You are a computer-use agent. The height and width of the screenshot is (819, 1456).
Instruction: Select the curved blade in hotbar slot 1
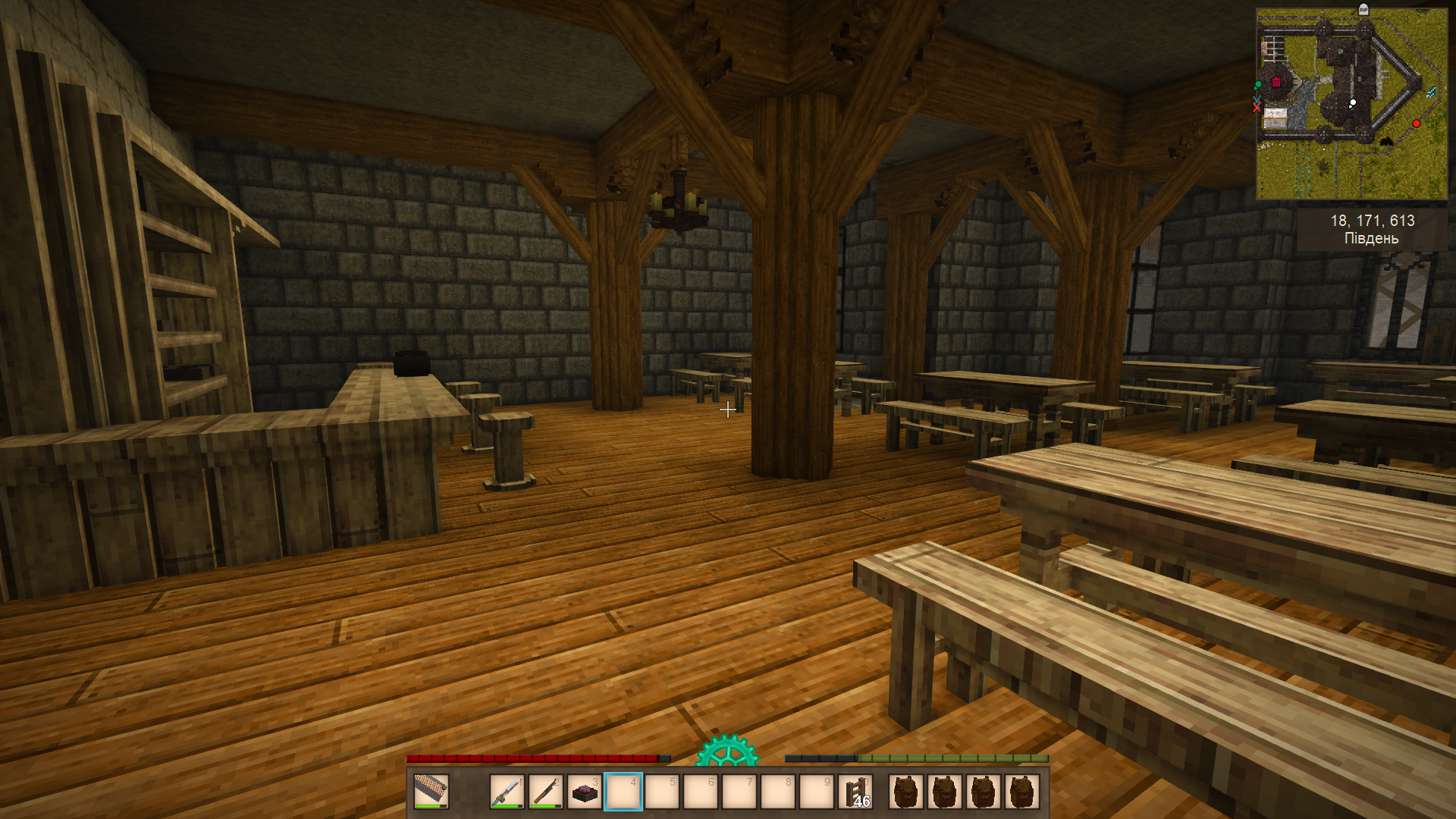tap(507, 792)
